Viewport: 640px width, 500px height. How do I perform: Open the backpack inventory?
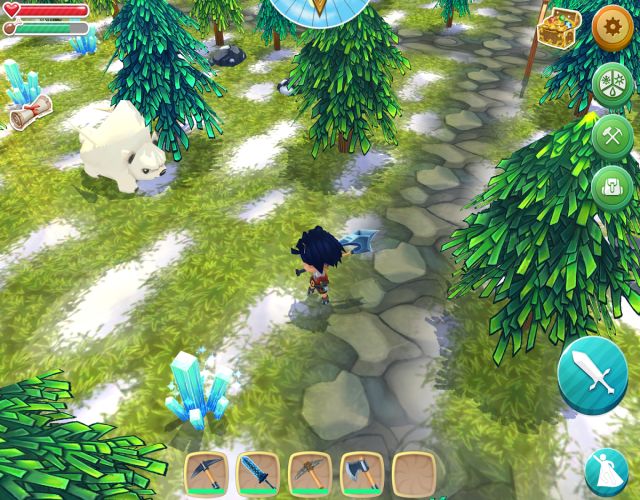click(x=611, y=187)
